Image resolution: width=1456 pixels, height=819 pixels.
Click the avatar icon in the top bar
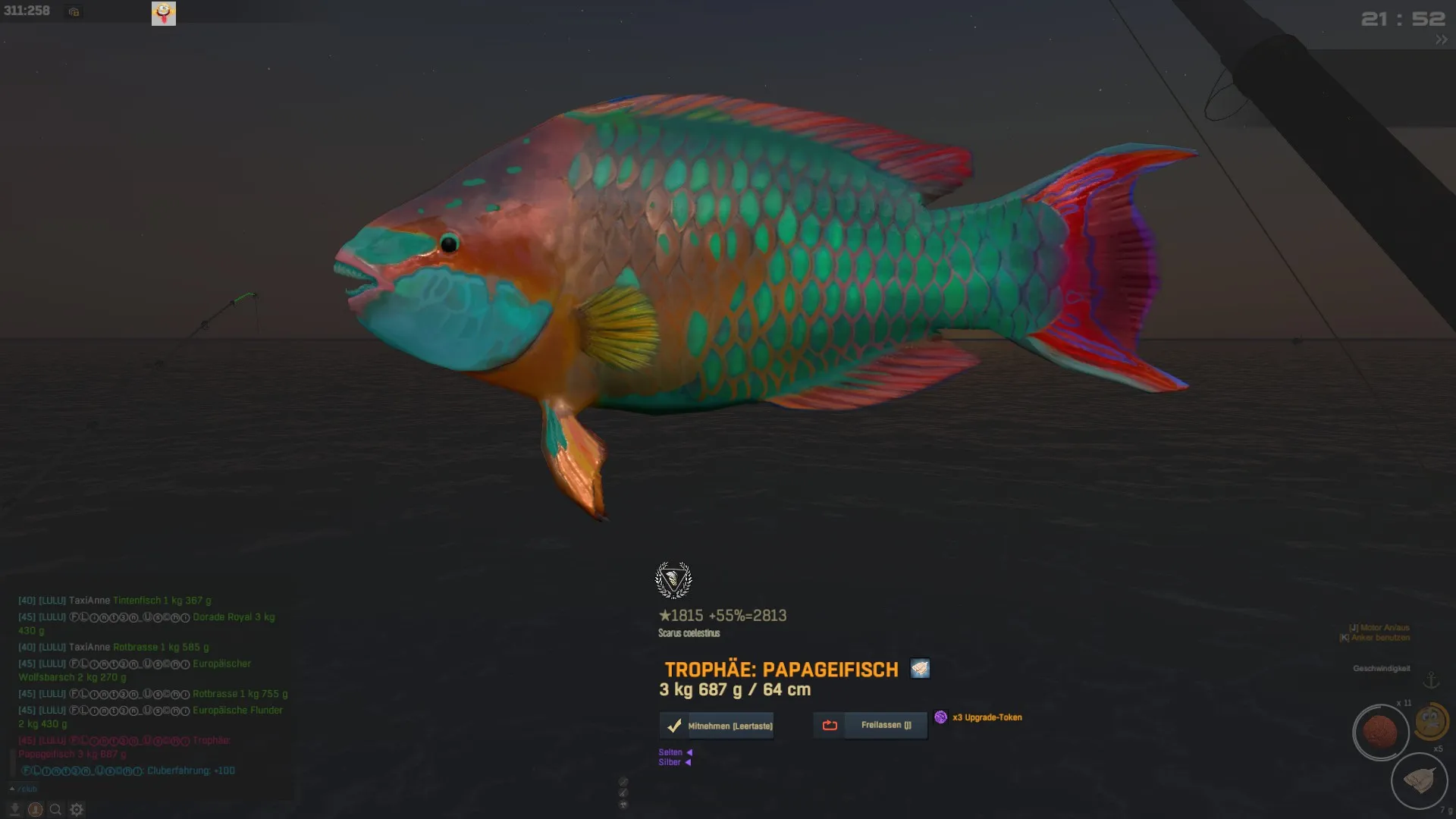[x=164, y=13]
